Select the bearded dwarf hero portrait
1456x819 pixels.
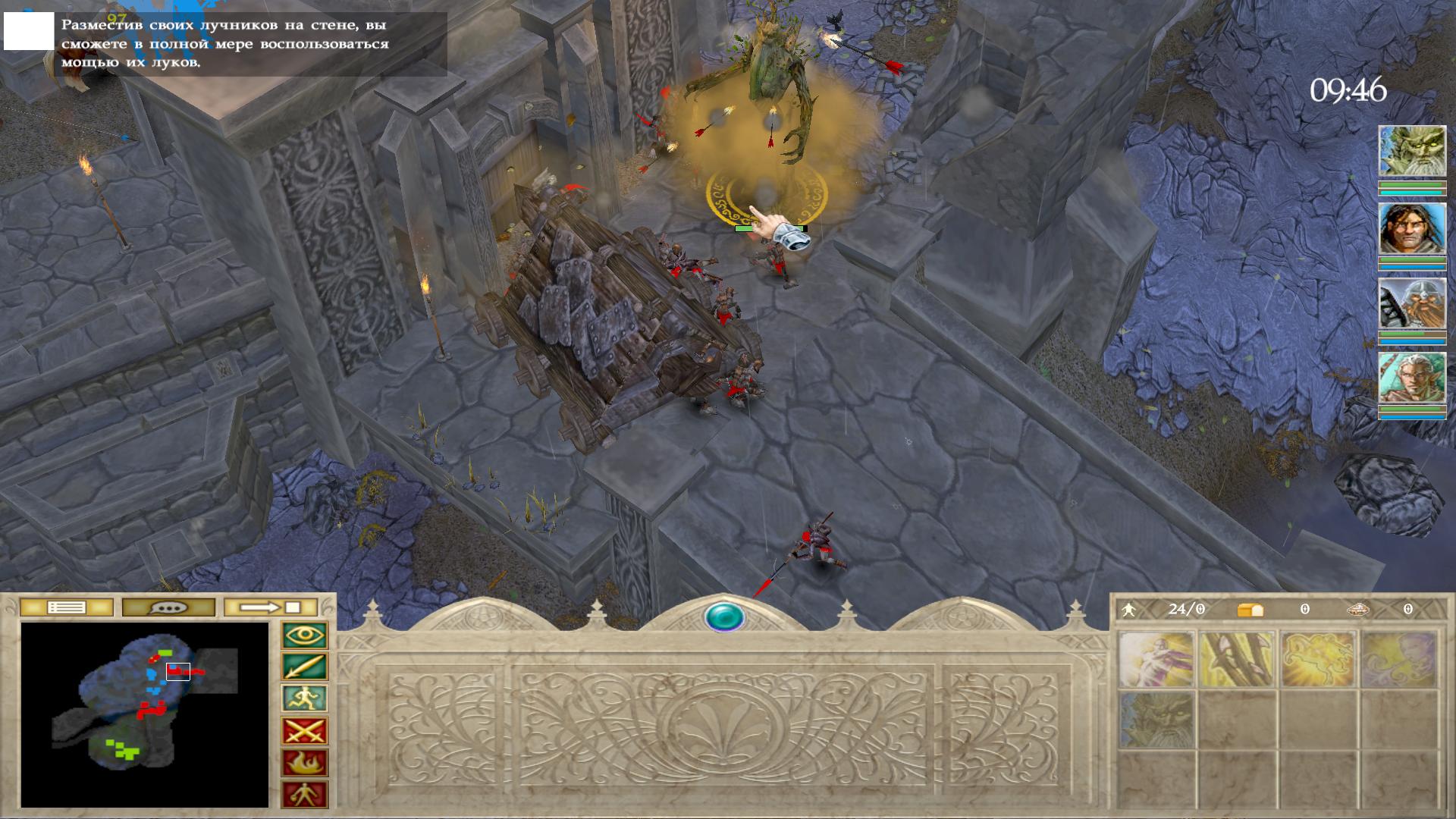pyautogui.click(x=1411, y=303)
